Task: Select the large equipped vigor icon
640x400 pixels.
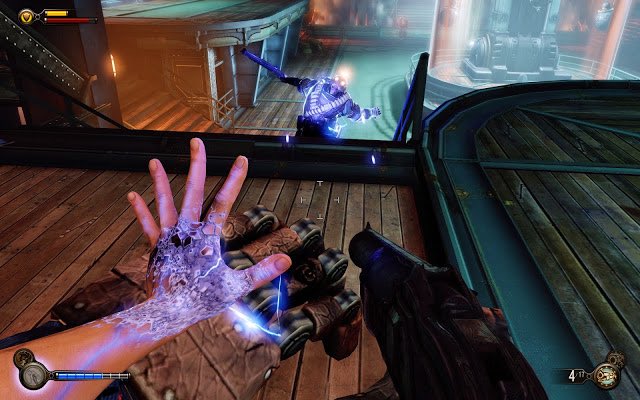Action: [32, 374]
